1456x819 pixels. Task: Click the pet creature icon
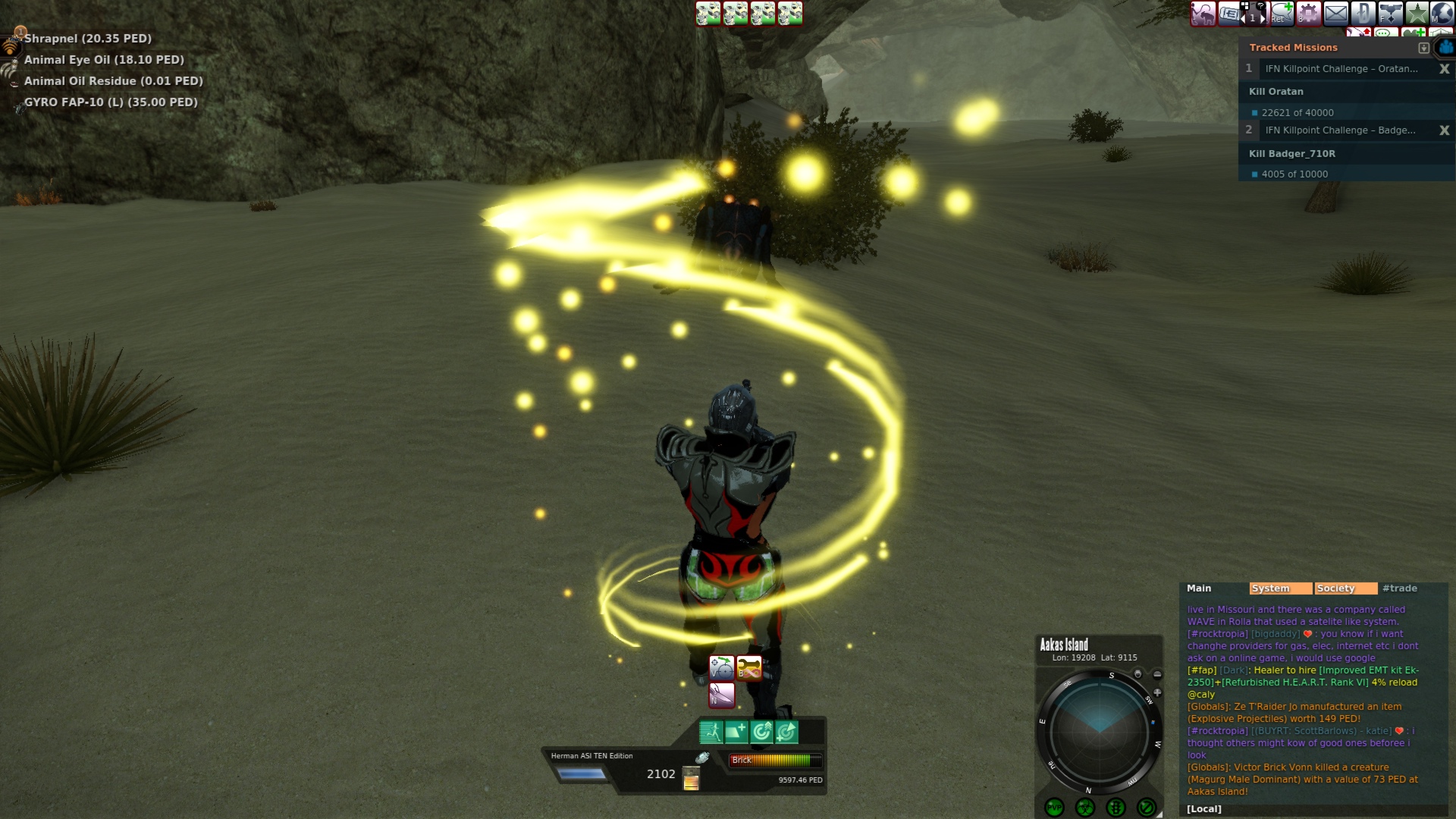coord(1203,13)
